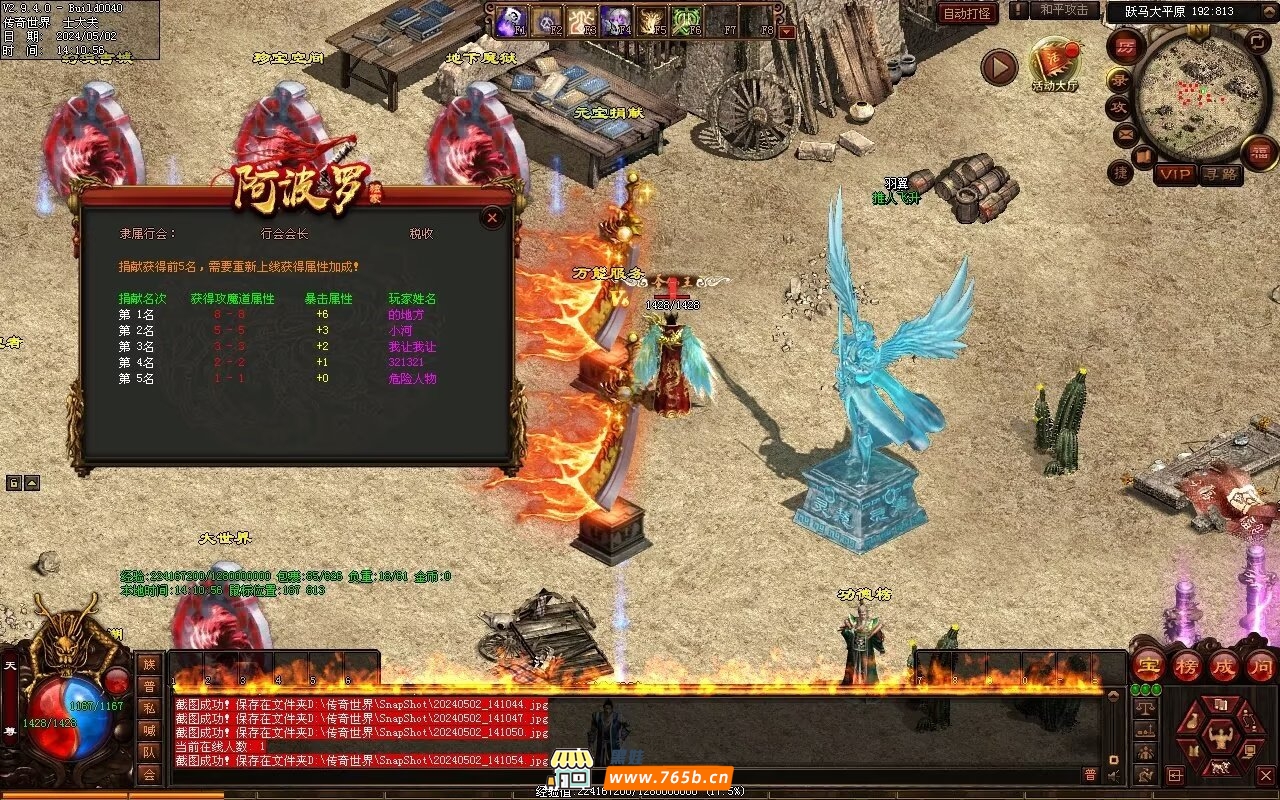Click the round play arrow button
The image size is (1280, 800).
pos(998,67)
